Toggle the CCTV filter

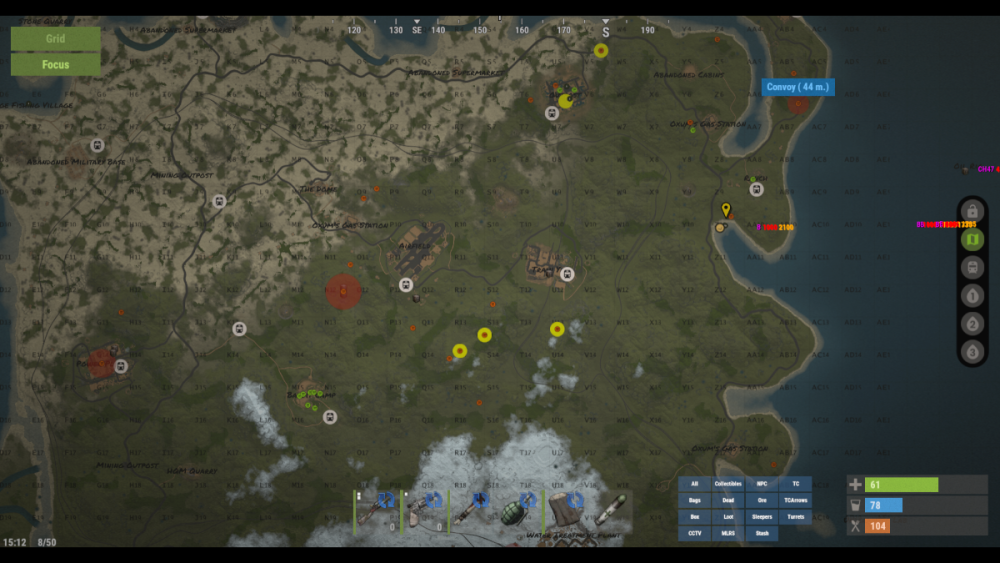coord(694,534)
